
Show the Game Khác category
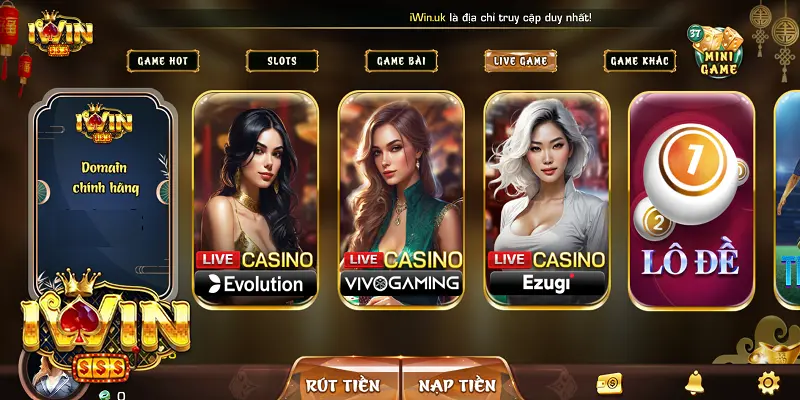[640, 61]
